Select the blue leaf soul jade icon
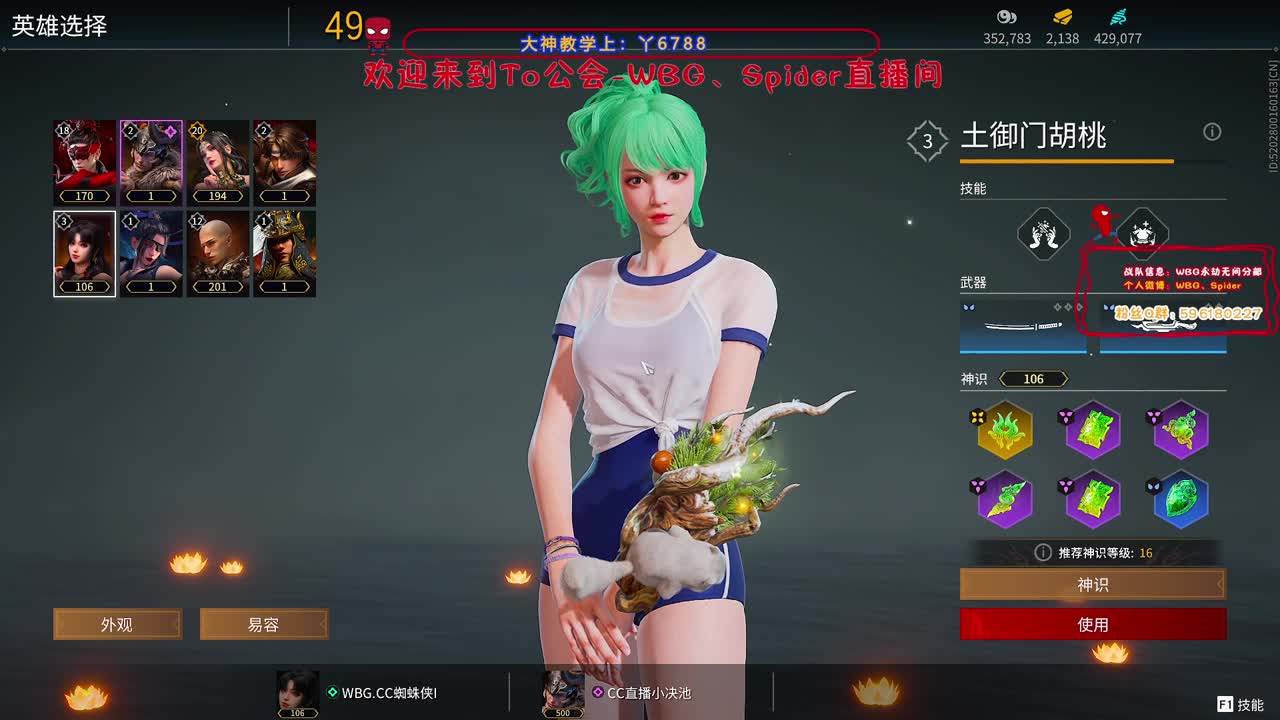The height and width of the screenshot is (720, 1280). pyautogui.click(x=1180, y=500)
